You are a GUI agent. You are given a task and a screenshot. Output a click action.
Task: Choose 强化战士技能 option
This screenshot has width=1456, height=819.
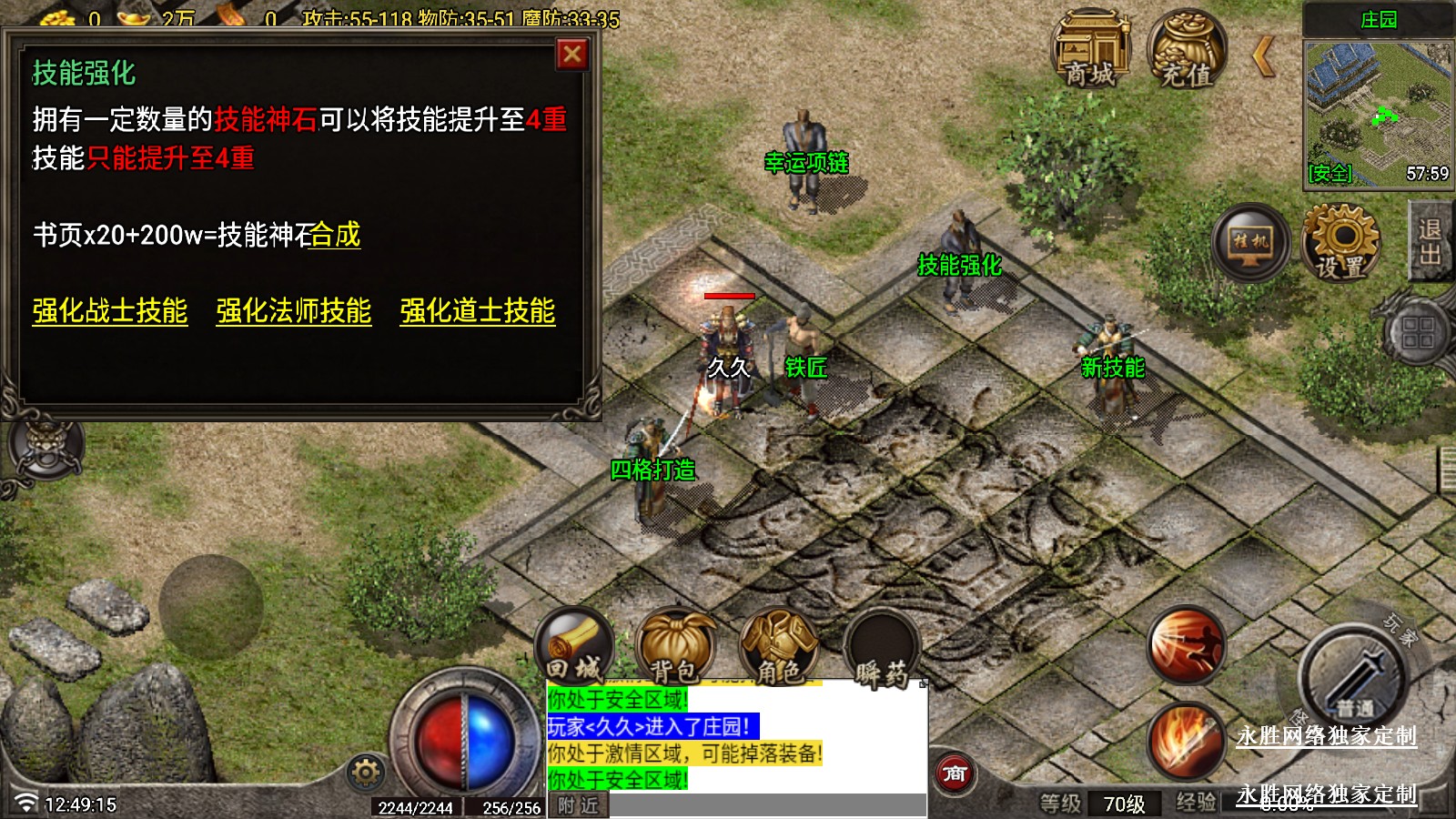(x=110, y=311)
